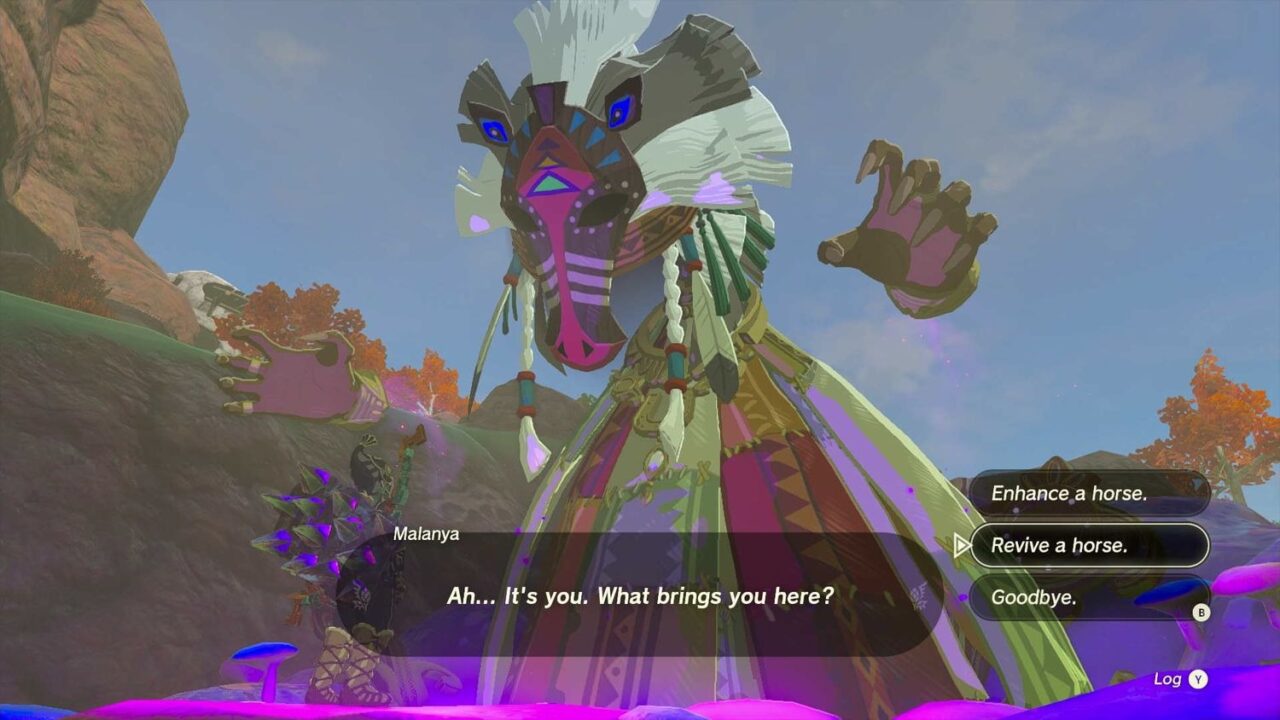
Task: Click the selection arrow cursor next to Revive a horse
Action: click(x=964, y=546)
